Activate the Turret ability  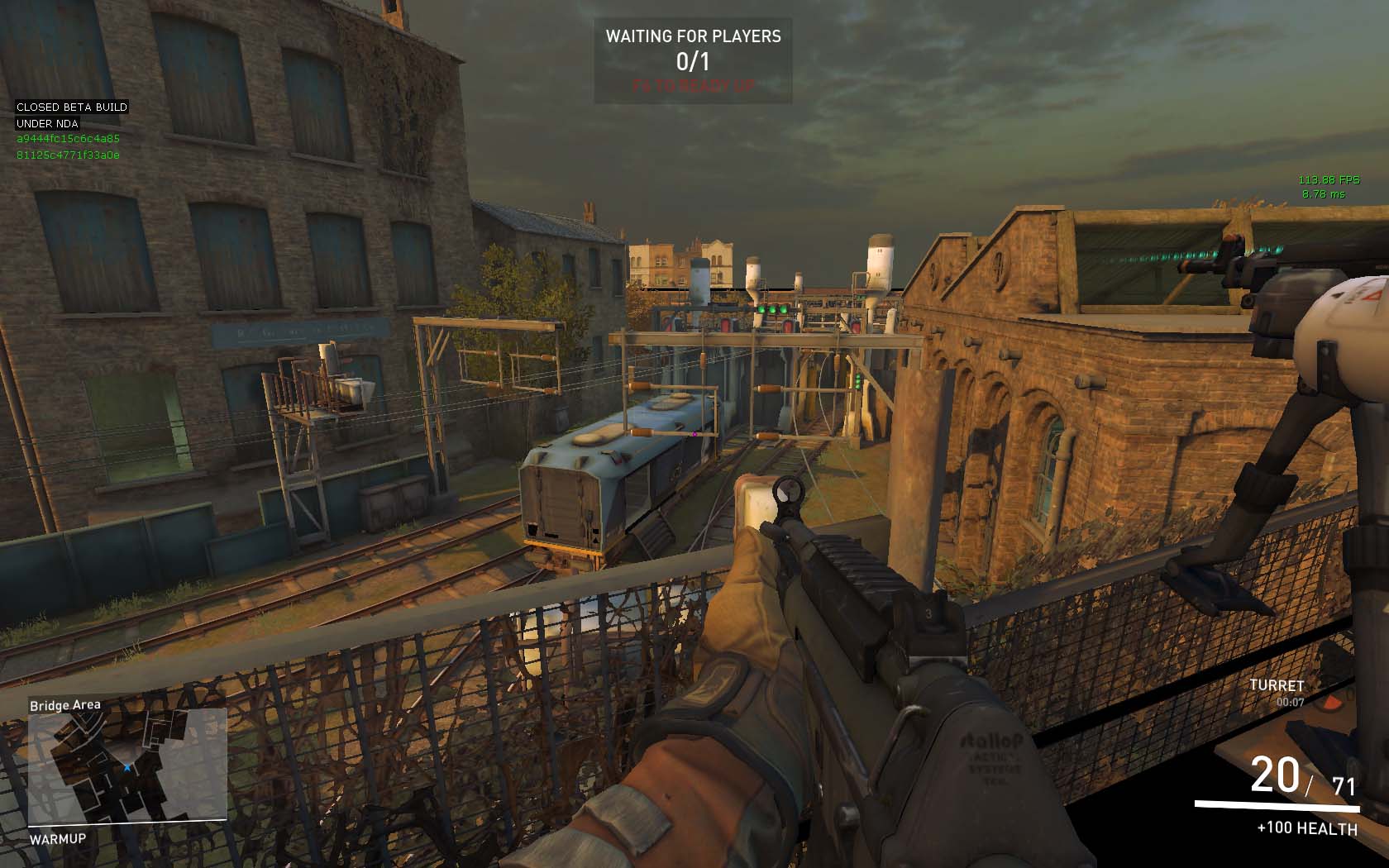point(1277,693)
